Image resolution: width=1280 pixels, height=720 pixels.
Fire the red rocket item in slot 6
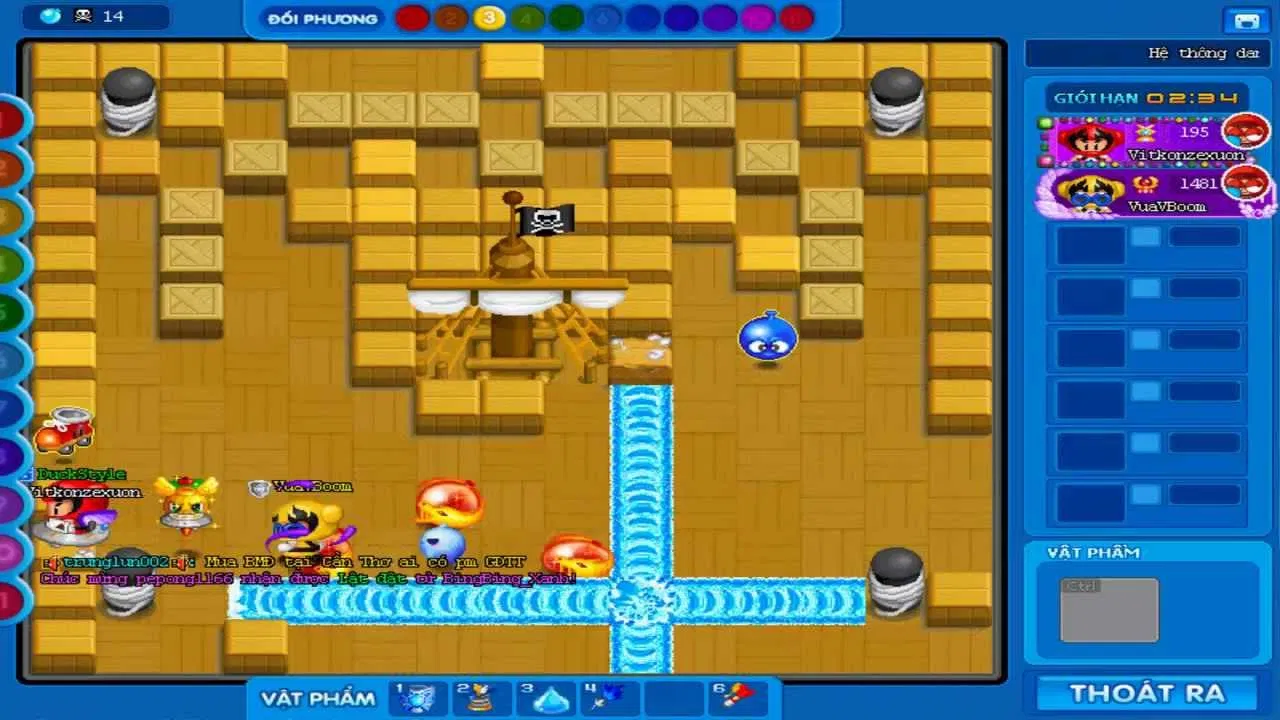pos(737,700)
